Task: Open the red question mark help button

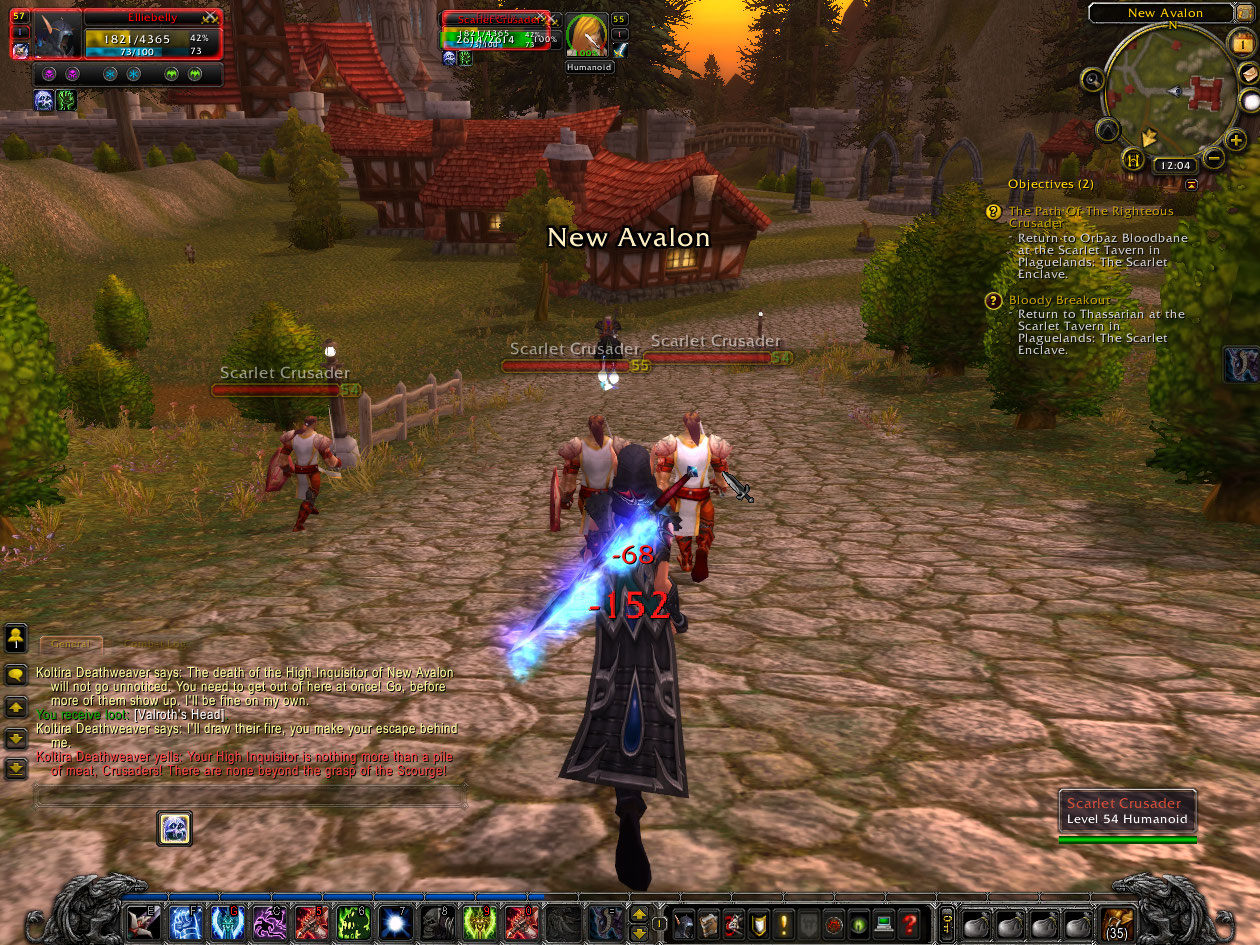Action: tap(909, 923)
